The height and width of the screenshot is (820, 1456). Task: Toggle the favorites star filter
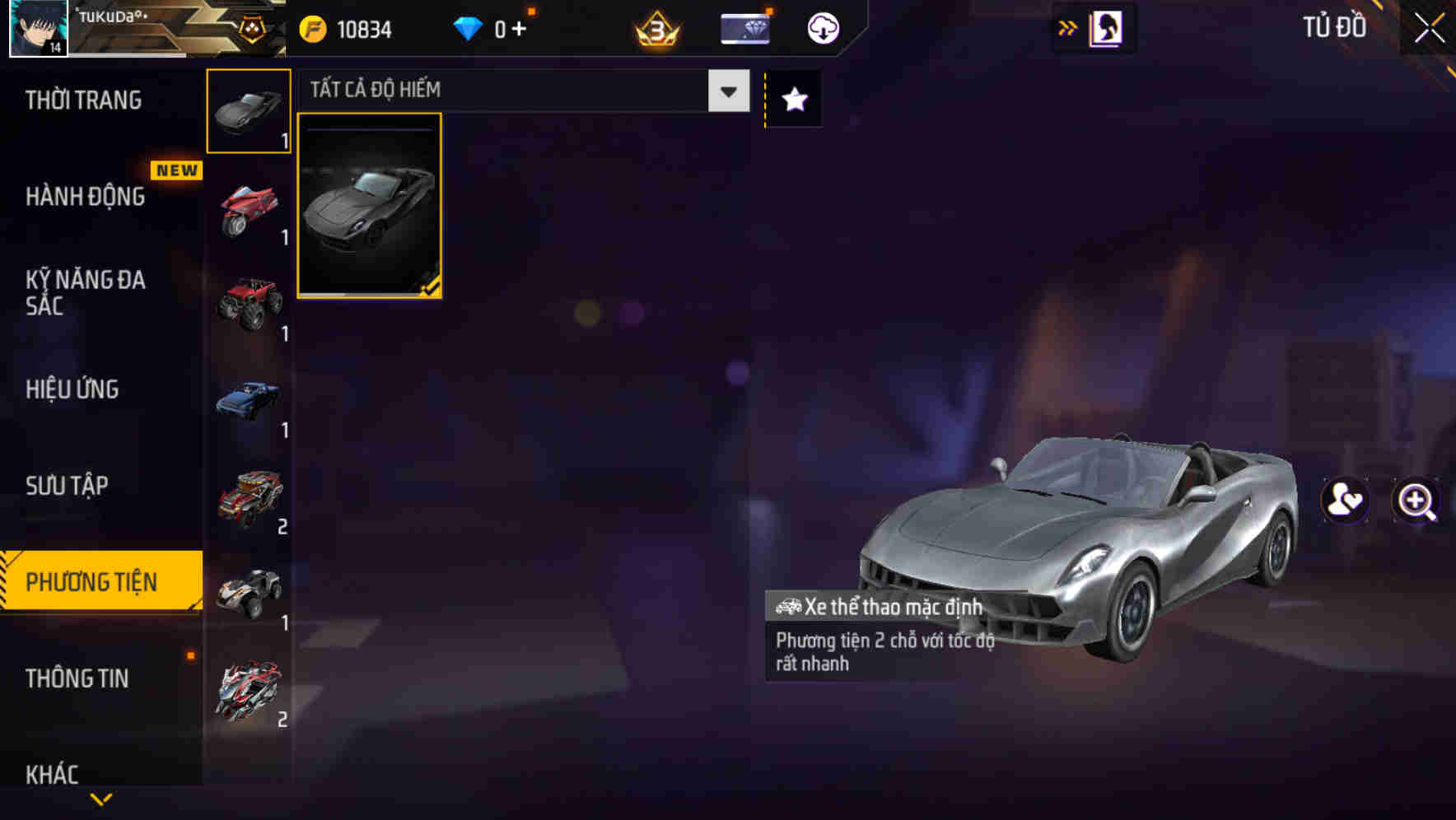792,99
